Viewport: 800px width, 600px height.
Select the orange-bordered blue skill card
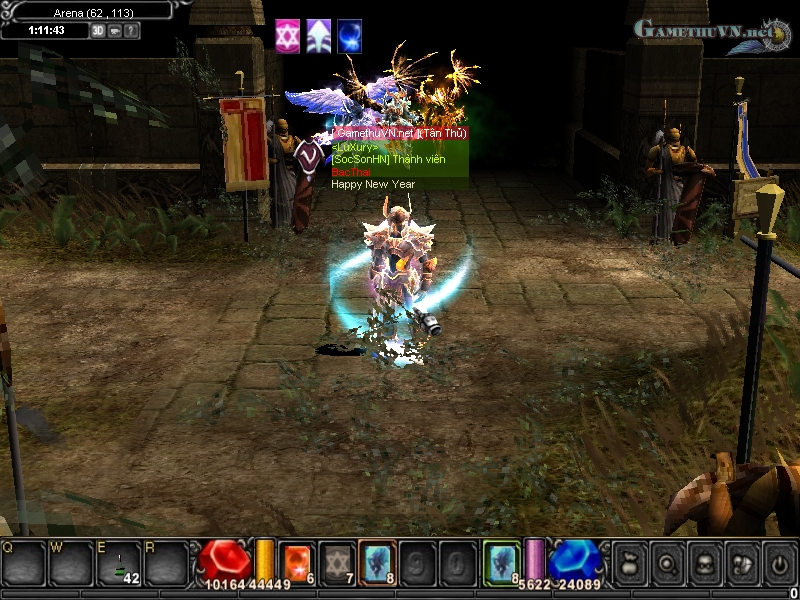[x=379, y=563]
